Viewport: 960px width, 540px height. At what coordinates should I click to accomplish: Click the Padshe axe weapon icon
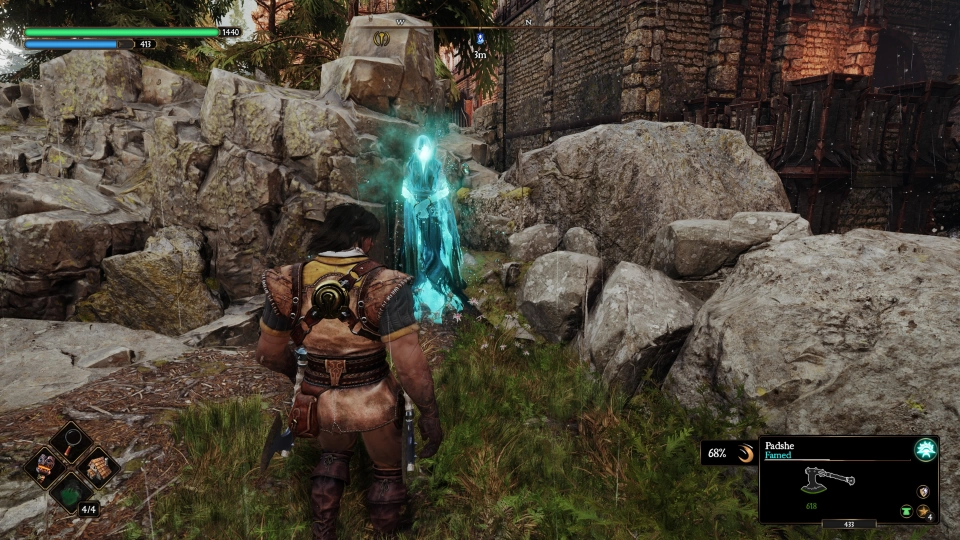tap(828, 479)
